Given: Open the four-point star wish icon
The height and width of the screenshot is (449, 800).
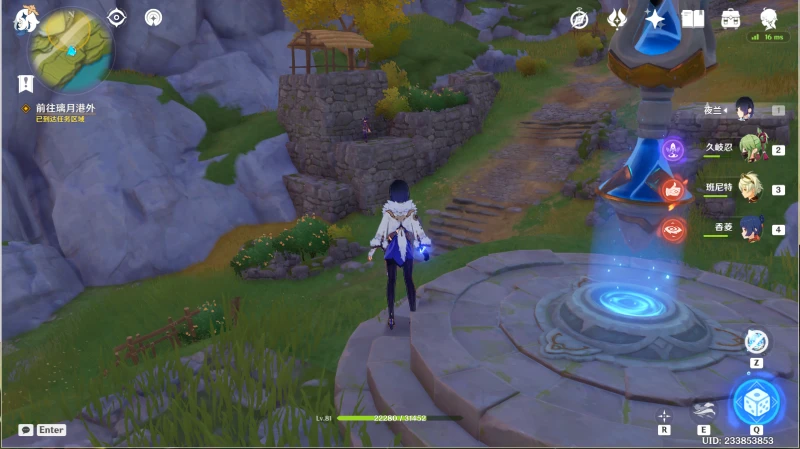Looking at the screenshot, I should (x=655, y=18).
